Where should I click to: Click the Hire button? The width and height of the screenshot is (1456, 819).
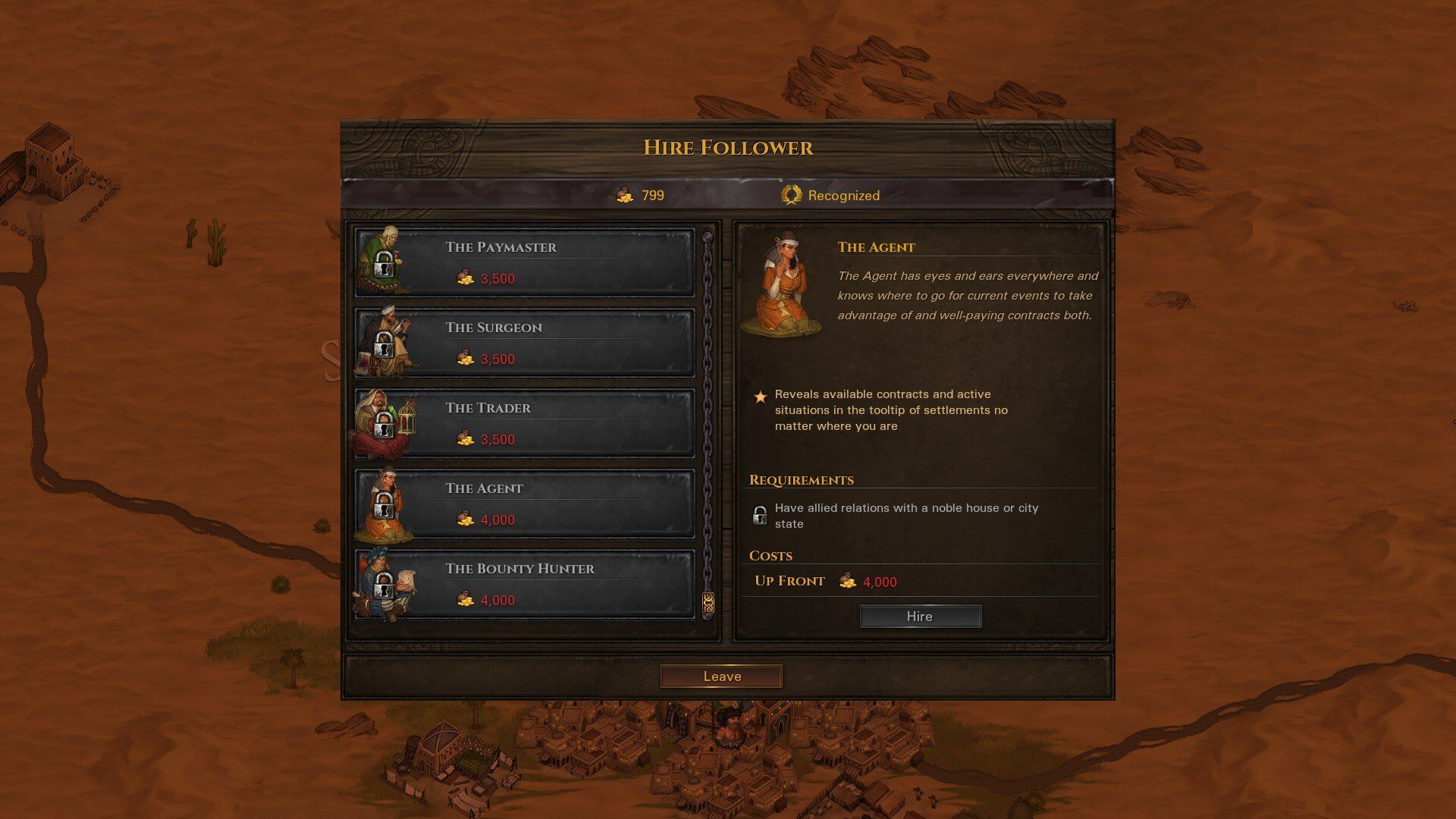pyautogui.click(x=920, y=617)
